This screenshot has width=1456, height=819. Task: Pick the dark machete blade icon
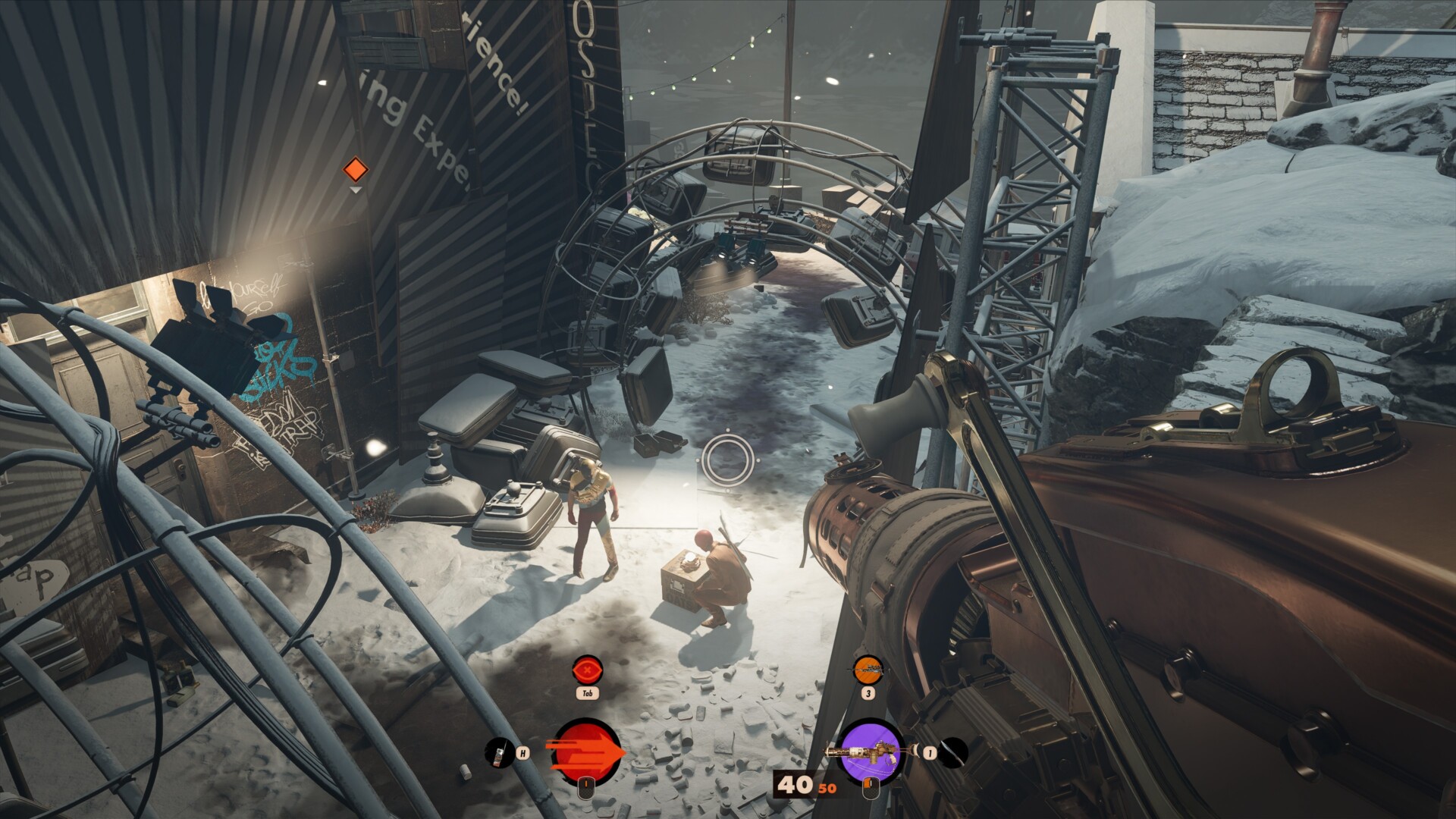click(954, 752)
